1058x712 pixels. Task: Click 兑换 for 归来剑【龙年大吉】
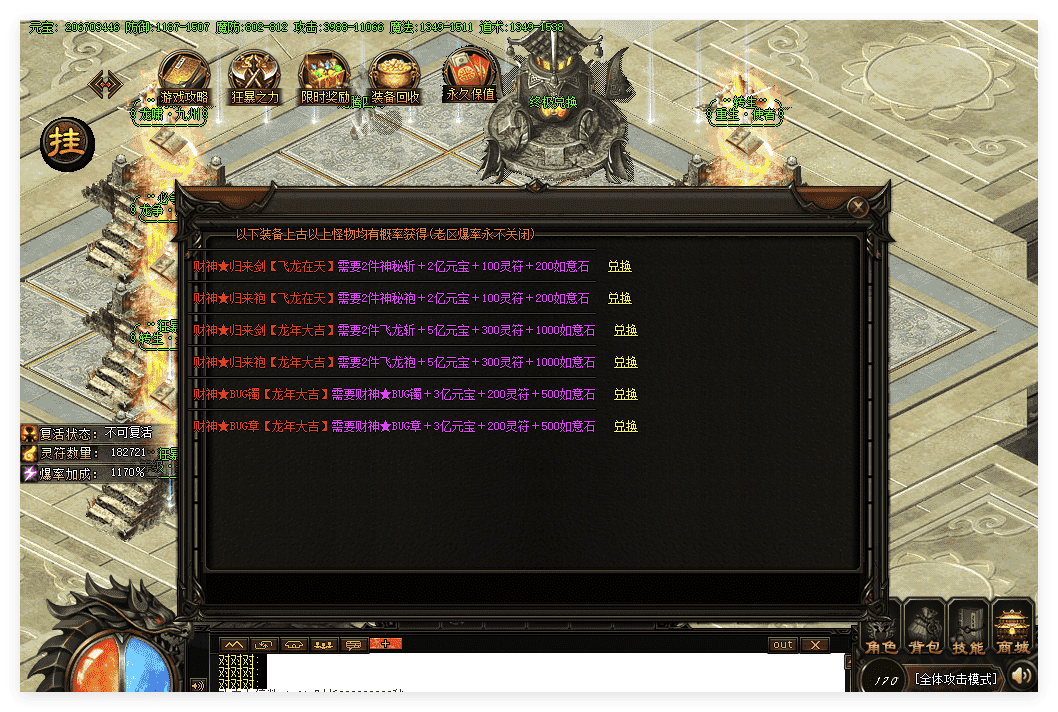[626, 331]
